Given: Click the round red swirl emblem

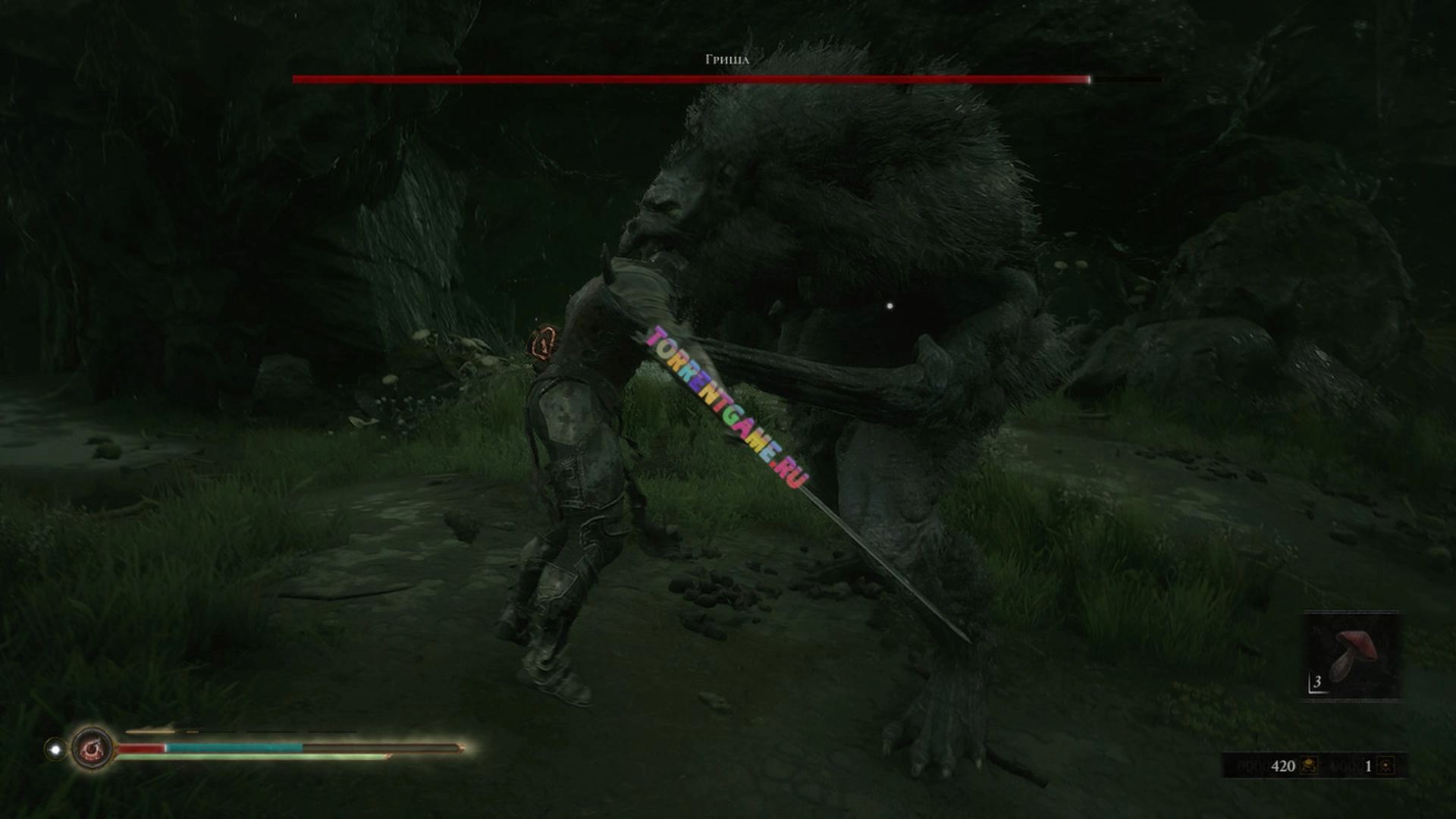Looking at the screenshot, I should [x=92, y=749].
